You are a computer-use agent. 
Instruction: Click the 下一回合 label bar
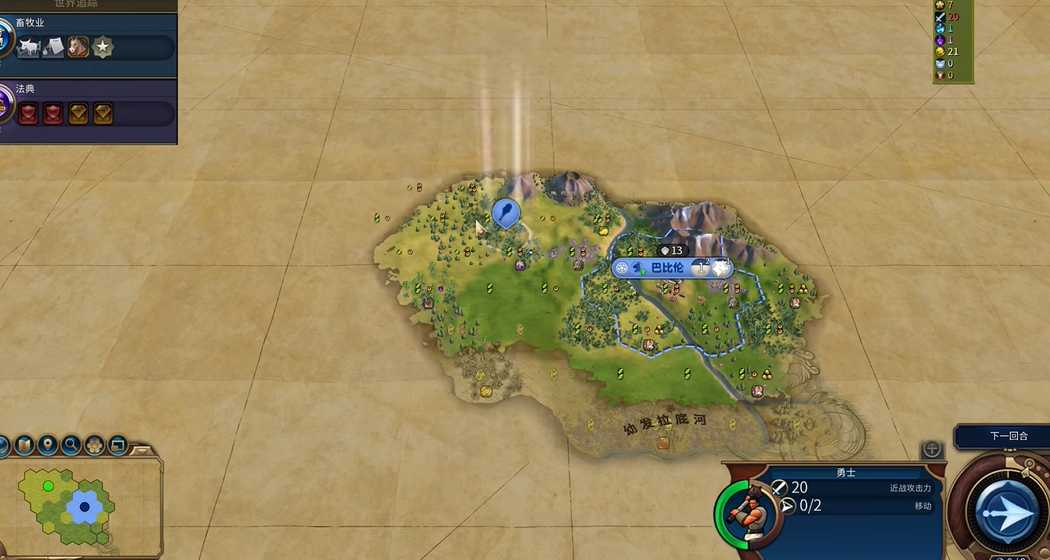[x=1001, y=436]
